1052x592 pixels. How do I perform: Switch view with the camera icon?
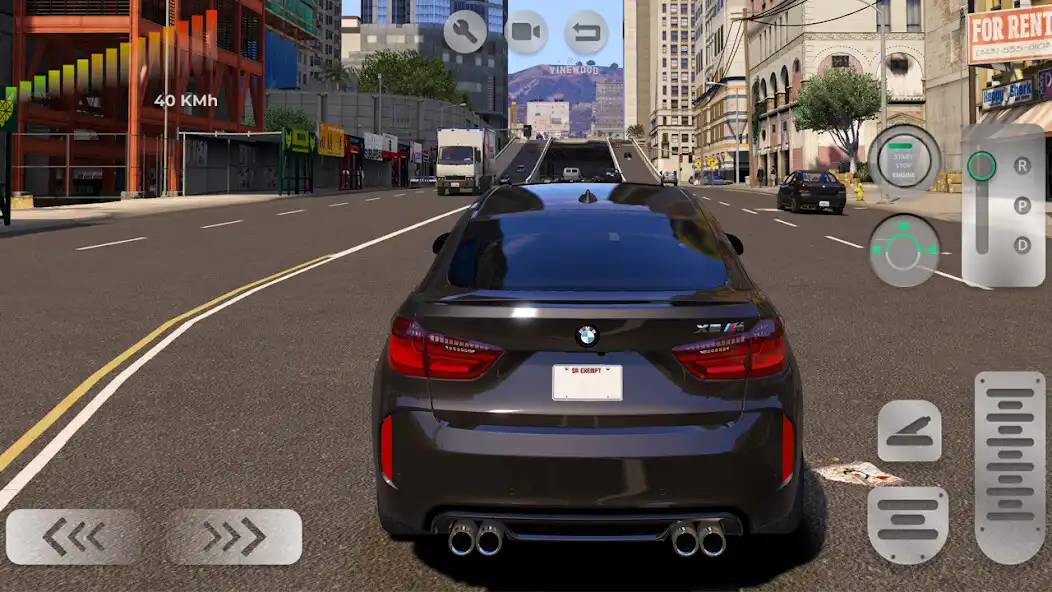coord(526,32)
